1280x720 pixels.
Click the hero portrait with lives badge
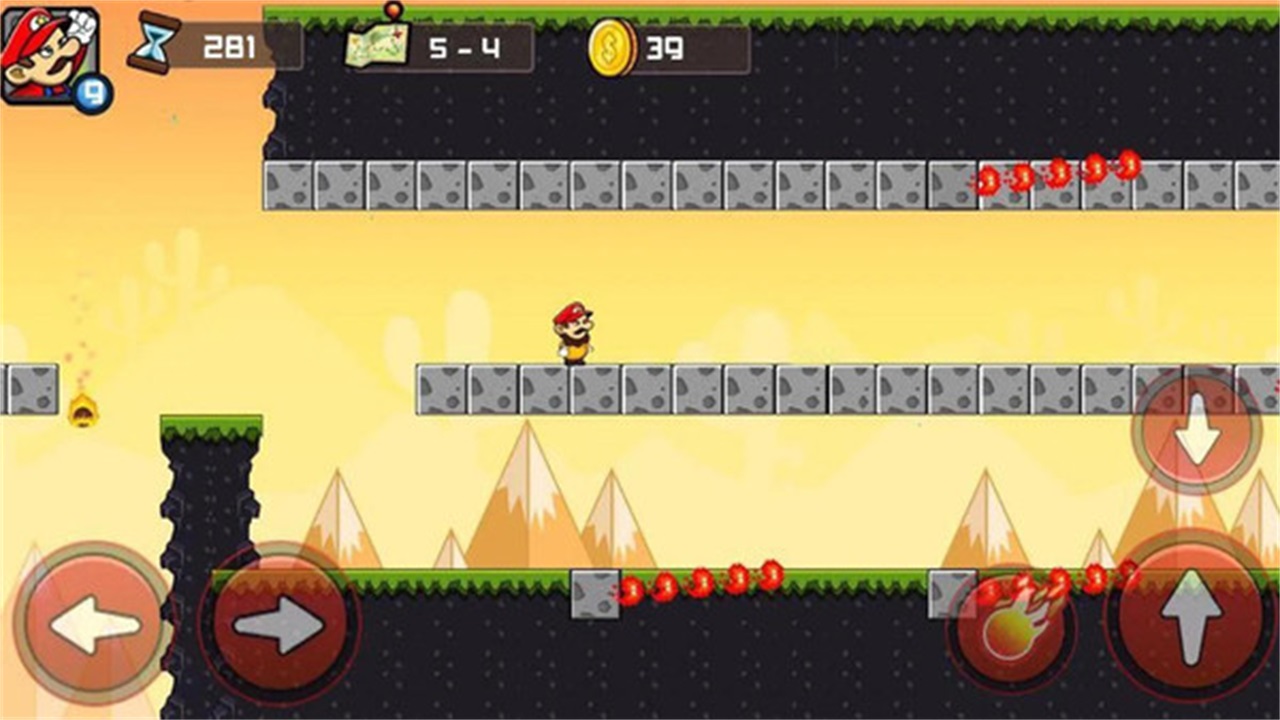[x=52, y=58]
